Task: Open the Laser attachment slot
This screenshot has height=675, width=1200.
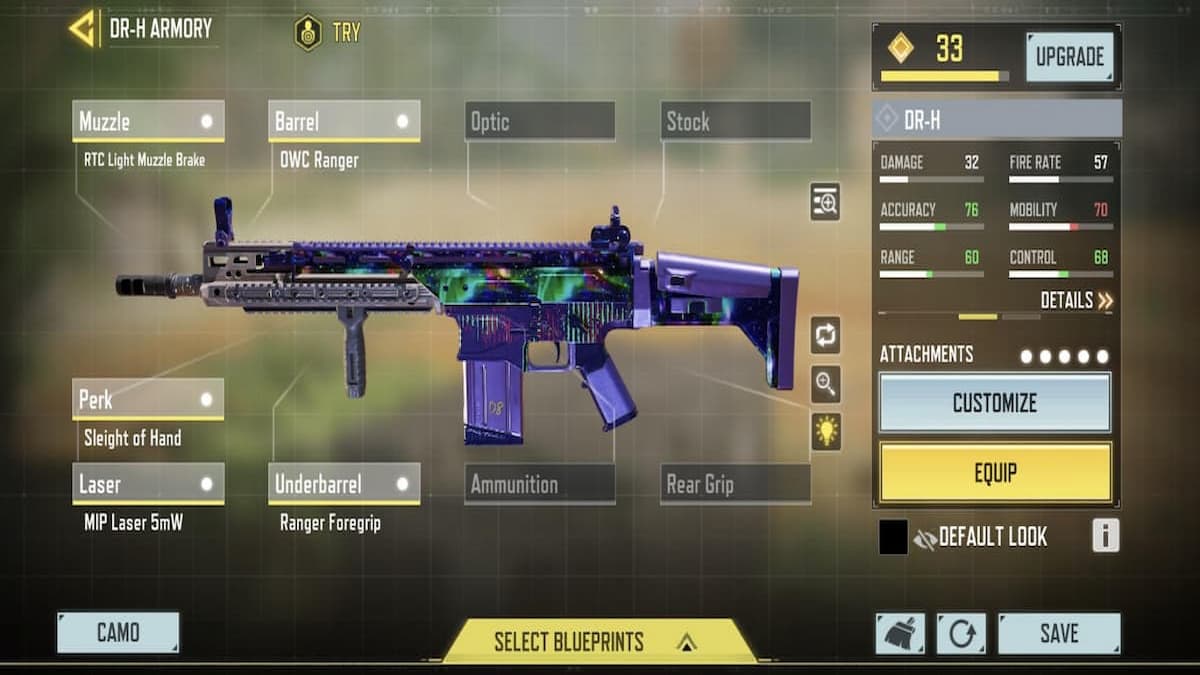Action: (x=148, y=484)
